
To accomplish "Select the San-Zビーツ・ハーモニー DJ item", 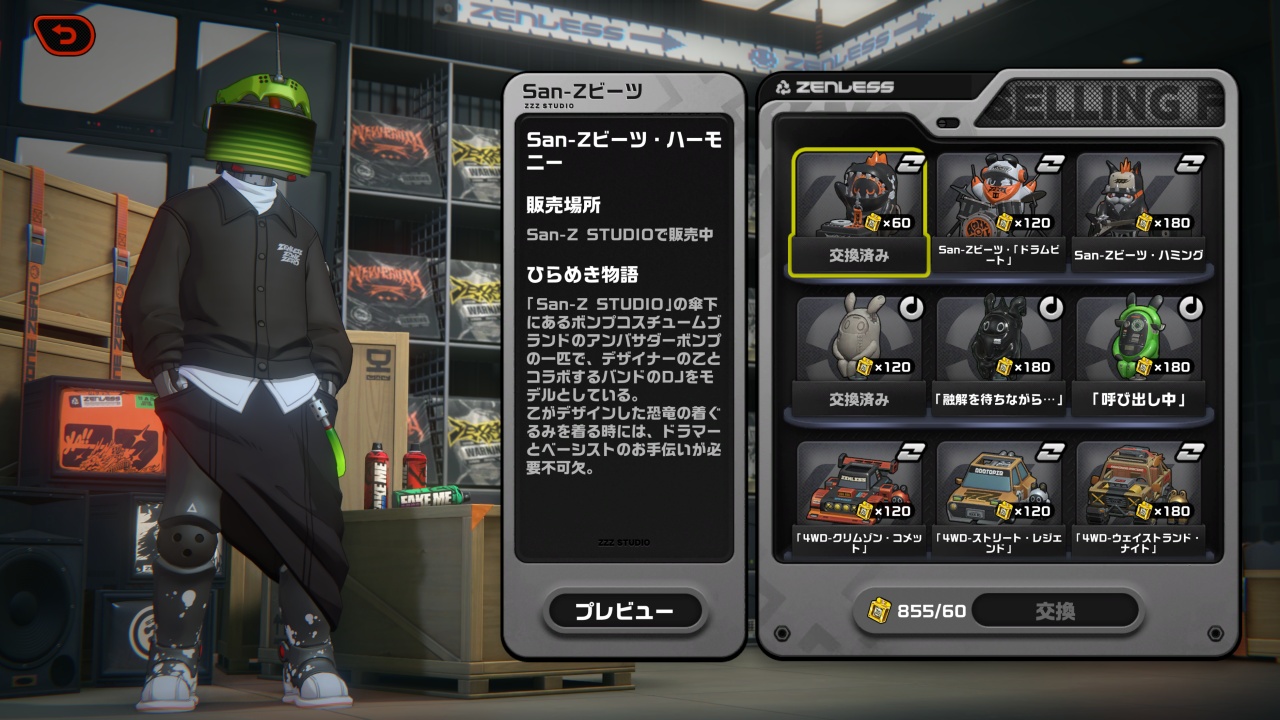I will (x=858, y=212).
